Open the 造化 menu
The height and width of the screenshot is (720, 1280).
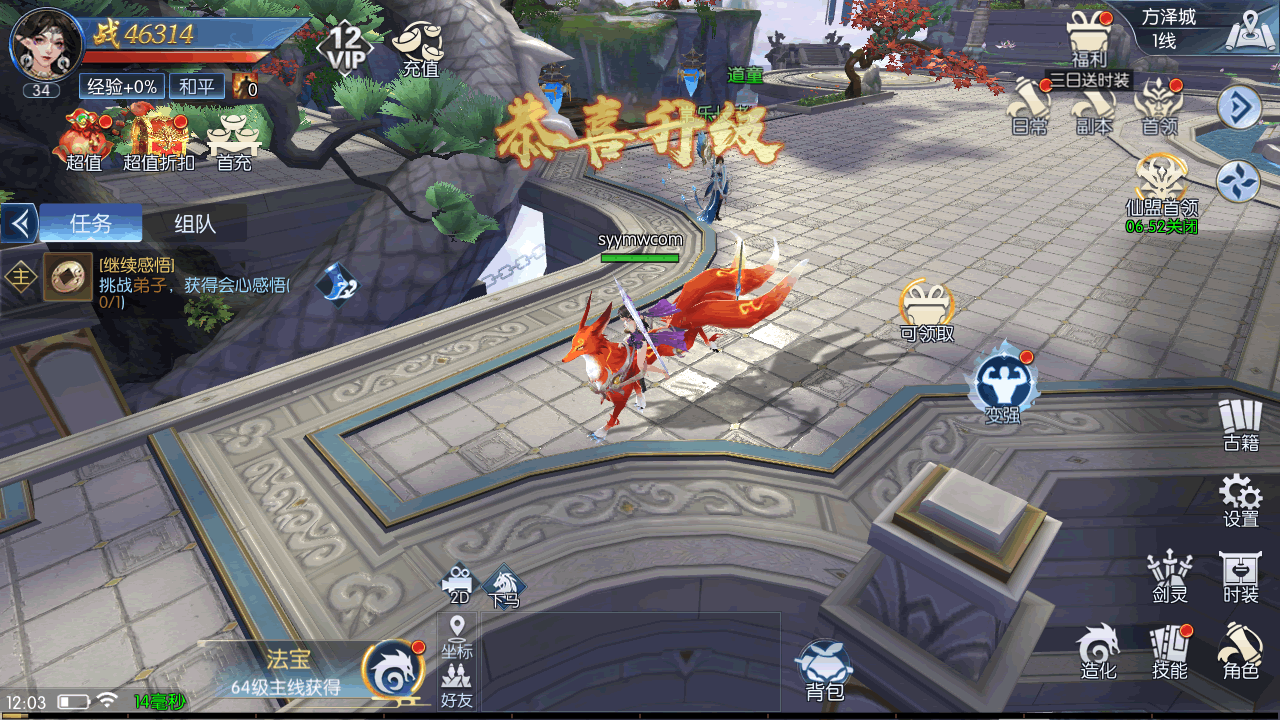[1098, 651]
